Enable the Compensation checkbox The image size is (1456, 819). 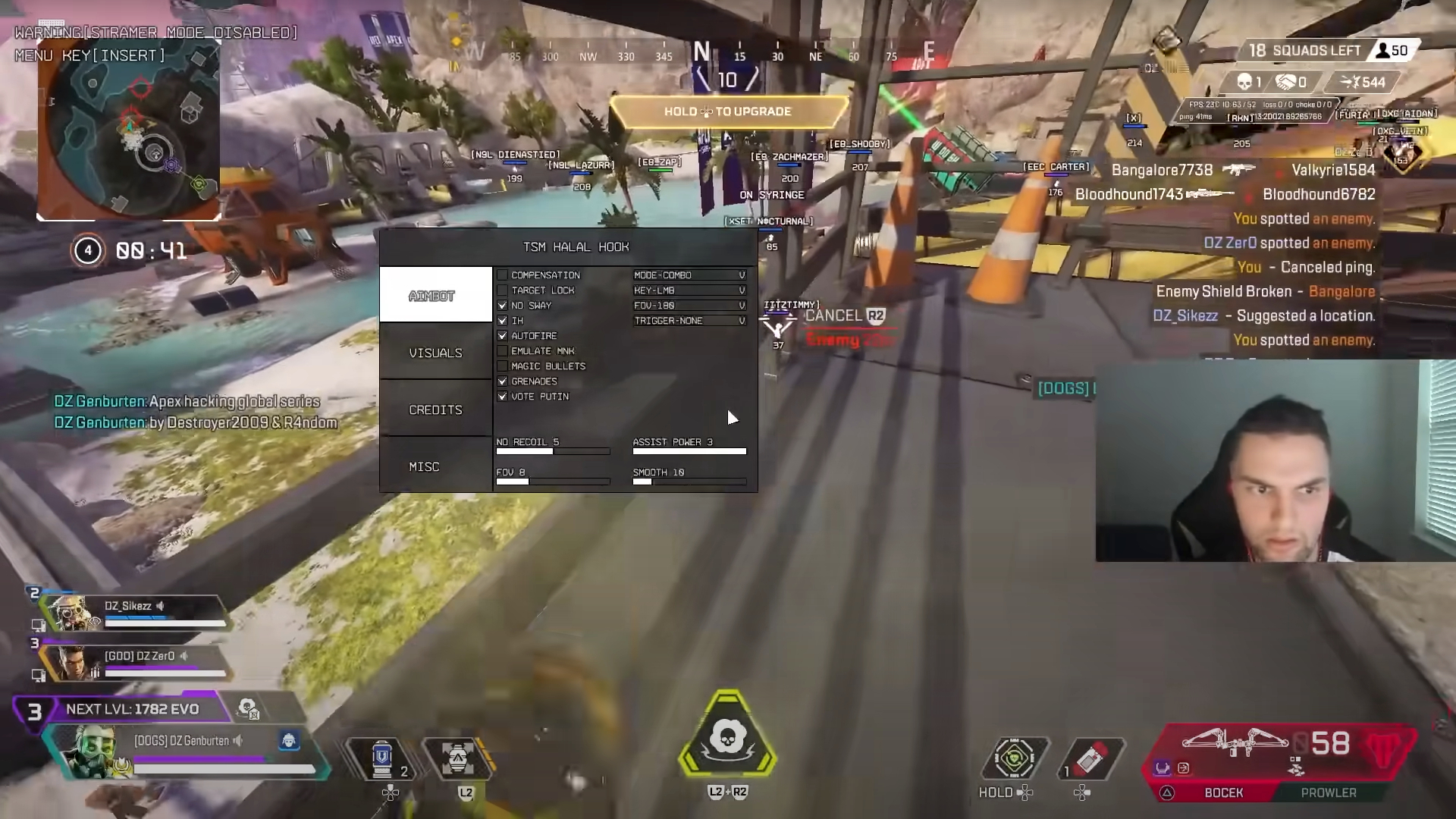[502, 275]
